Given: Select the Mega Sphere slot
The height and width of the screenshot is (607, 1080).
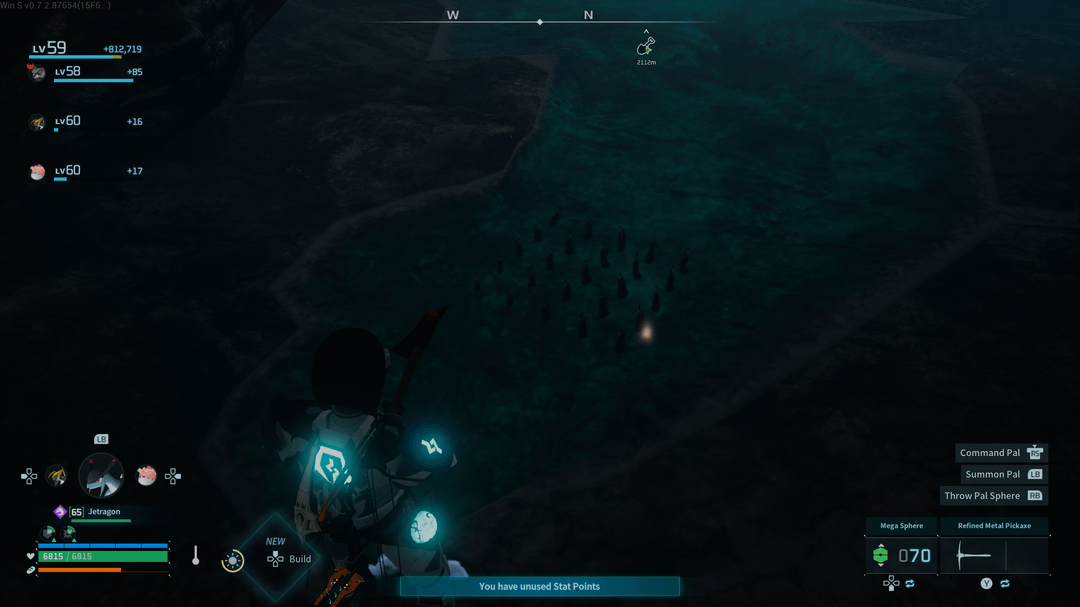Looking at the screenshot, I should click(x=901, y=555).
